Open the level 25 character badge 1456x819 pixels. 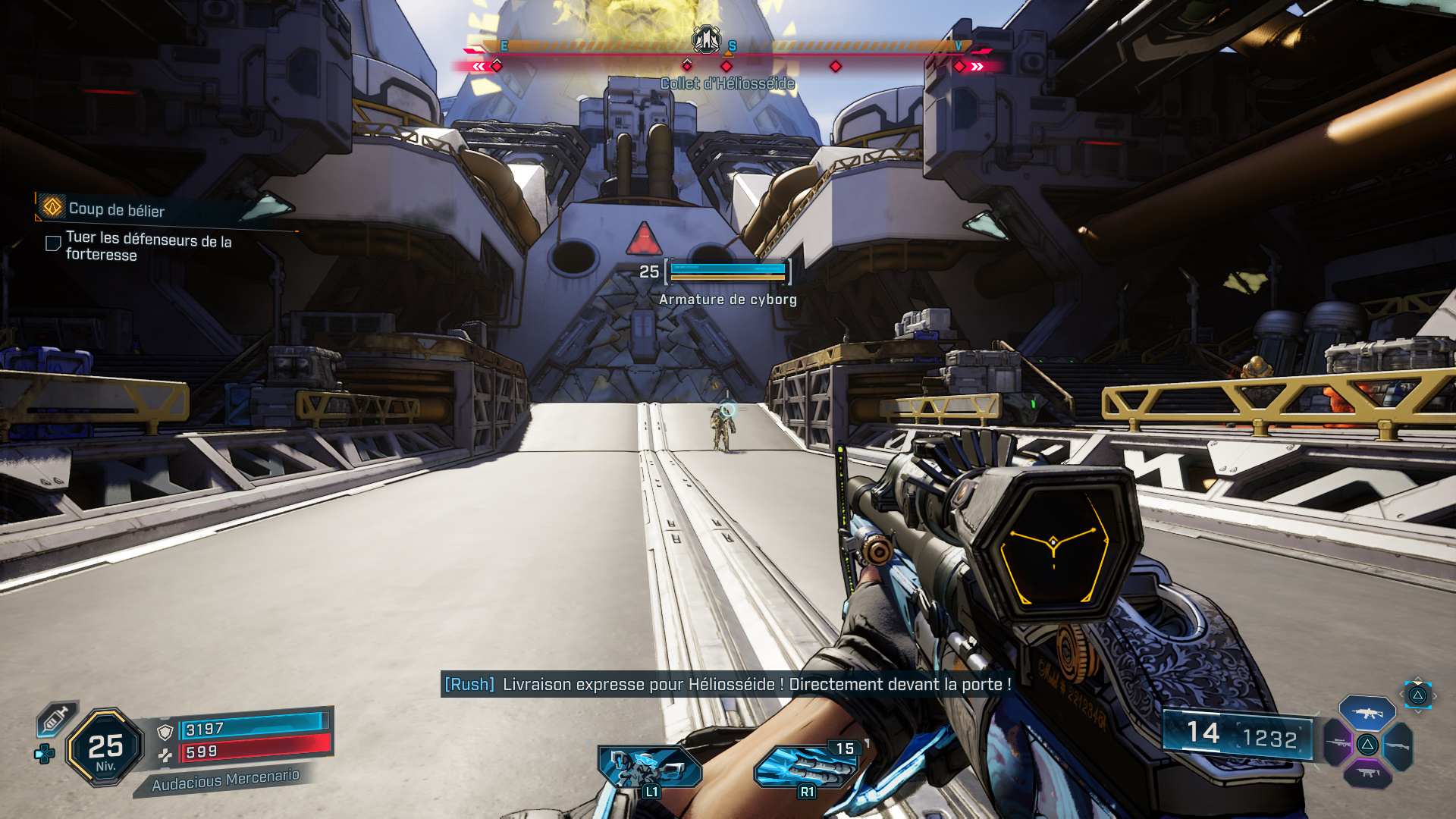(105, 748)
